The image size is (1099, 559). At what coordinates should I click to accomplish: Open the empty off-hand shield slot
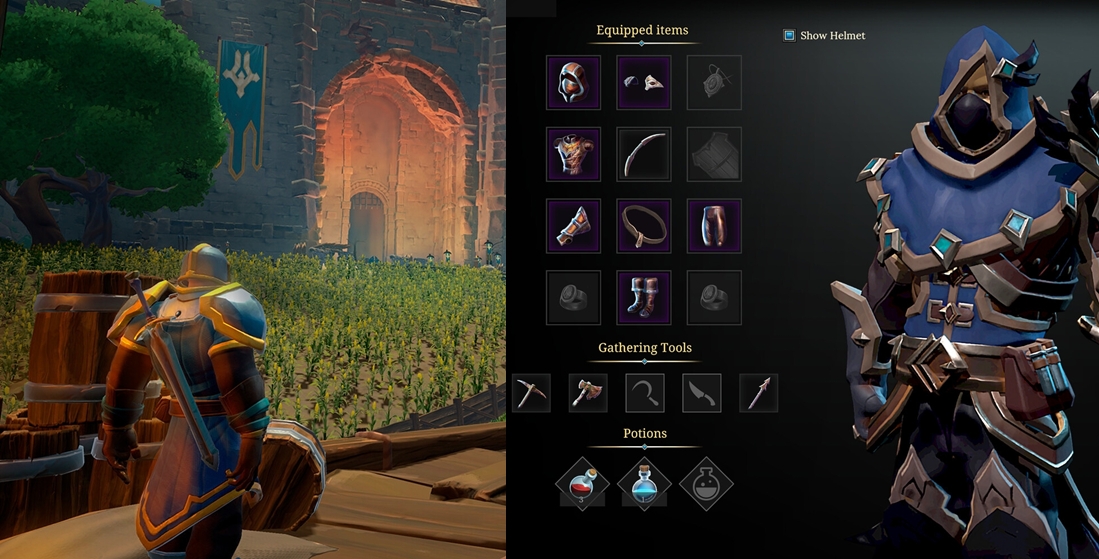pos(714,154)
